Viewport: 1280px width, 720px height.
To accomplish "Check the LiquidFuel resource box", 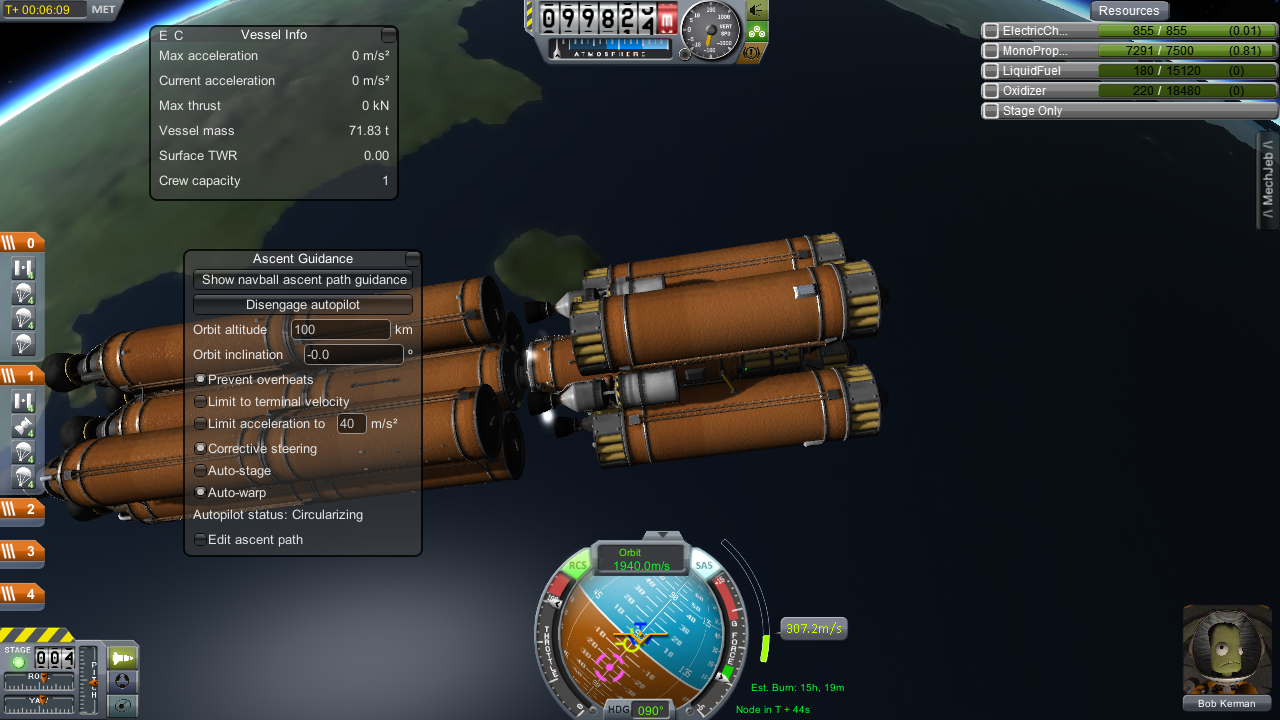I will coord(991,71).
